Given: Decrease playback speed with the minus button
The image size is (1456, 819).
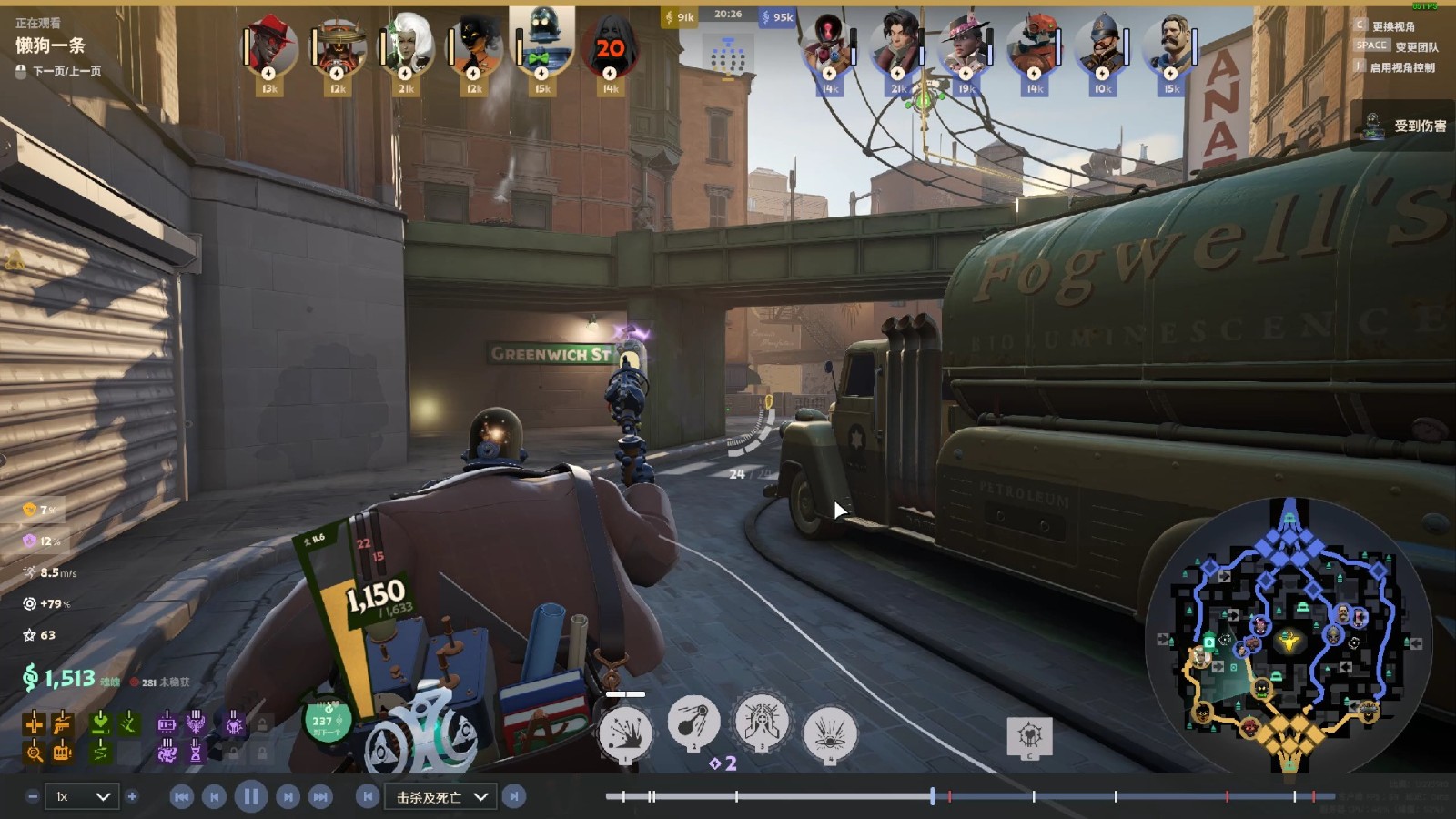Looking at the screenshot, I should click(33, 797).
